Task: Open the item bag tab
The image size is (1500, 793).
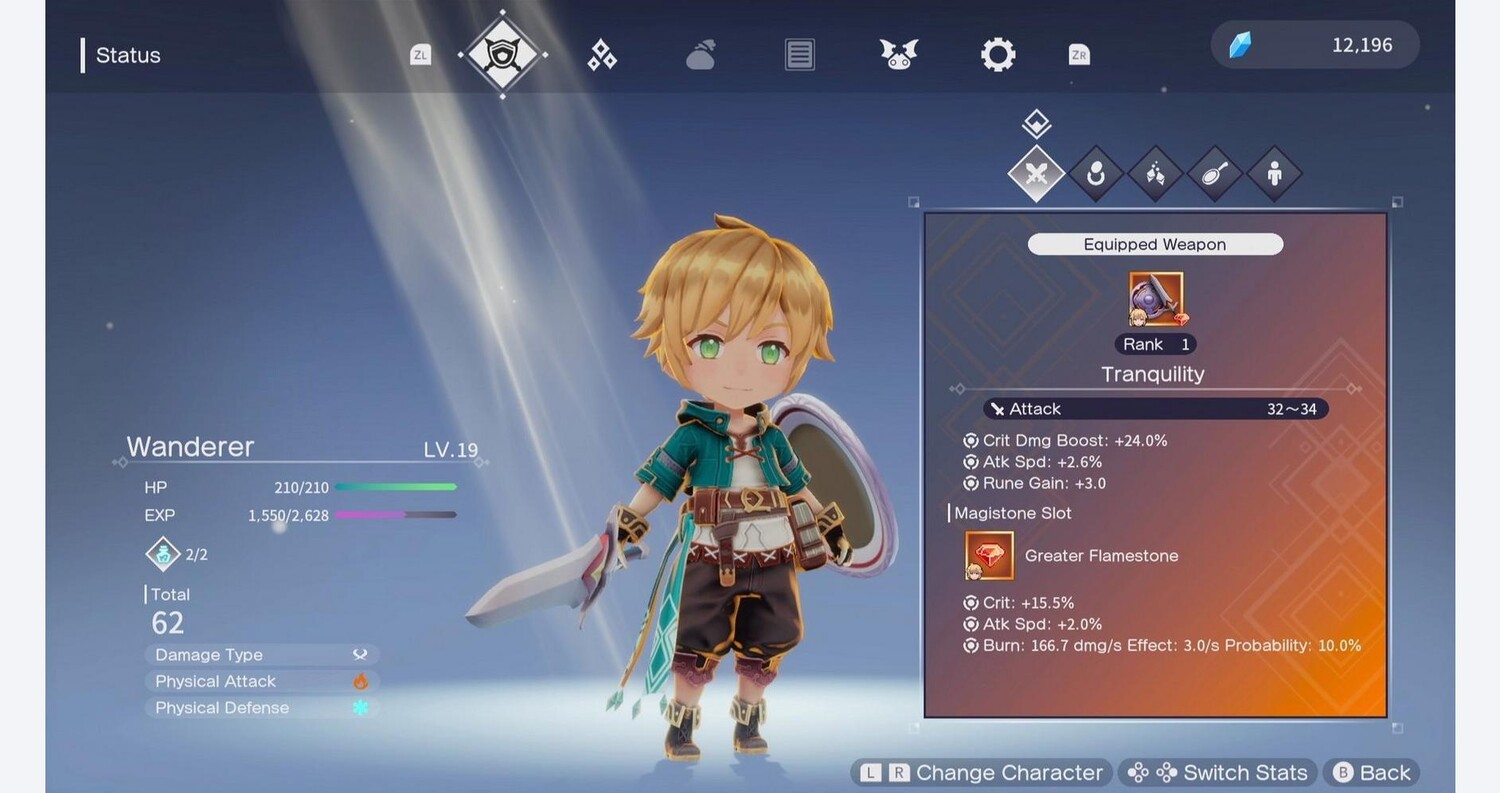Action: pos(701,55)
